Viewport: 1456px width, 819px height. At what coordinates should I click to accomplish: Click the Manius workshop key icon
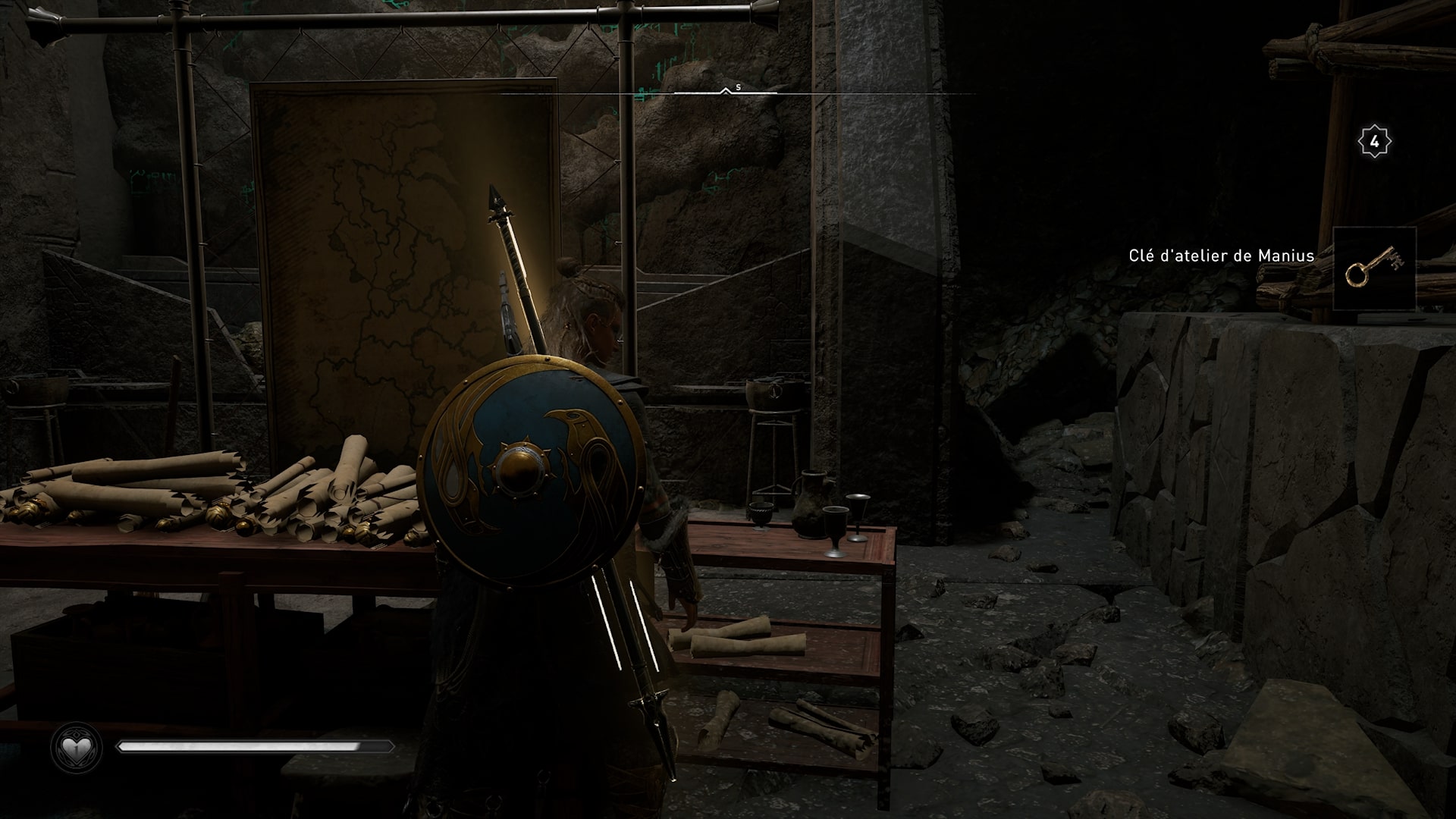pos(1374,268)
